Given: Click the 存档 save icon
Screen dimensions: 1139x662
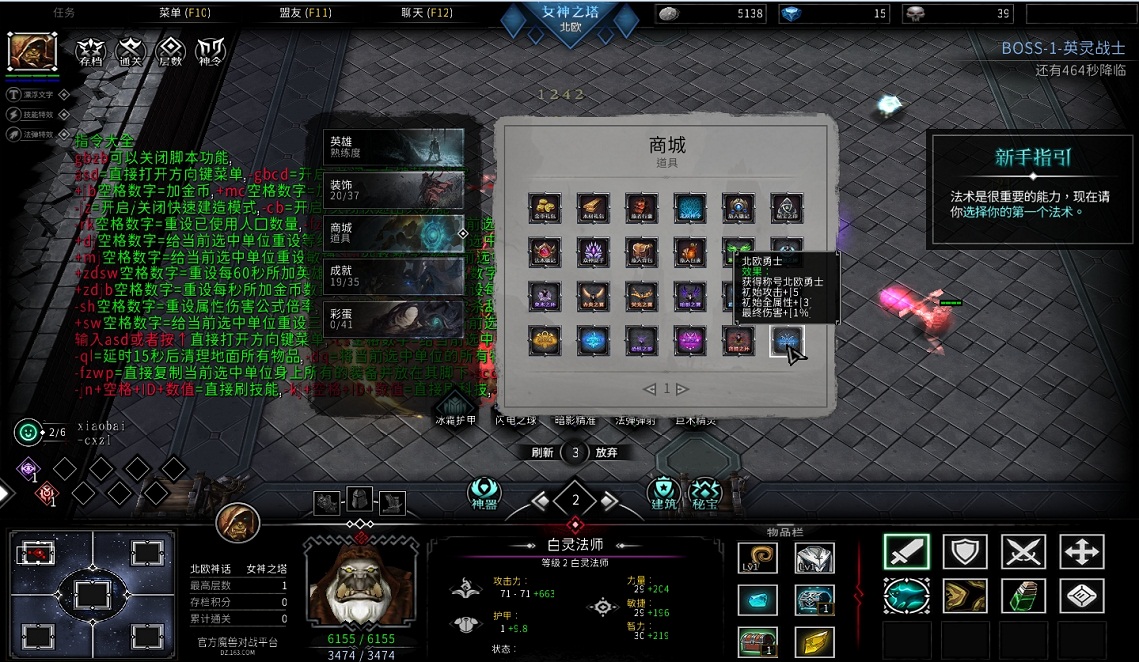Looking at the screenshot, I should click(x=91, y=51).
